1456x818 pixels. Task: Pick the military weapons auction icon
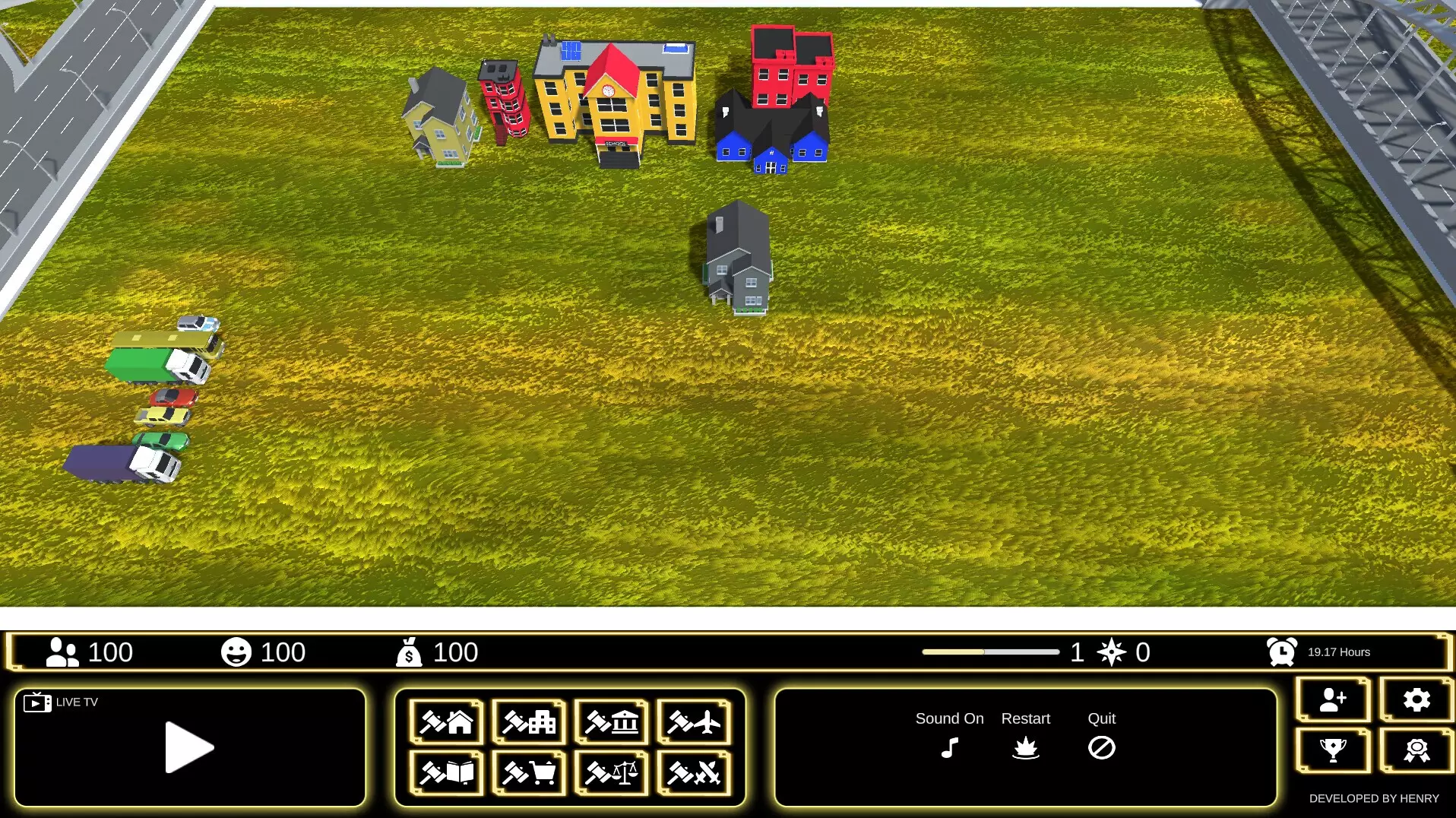[x=695, y=773]
